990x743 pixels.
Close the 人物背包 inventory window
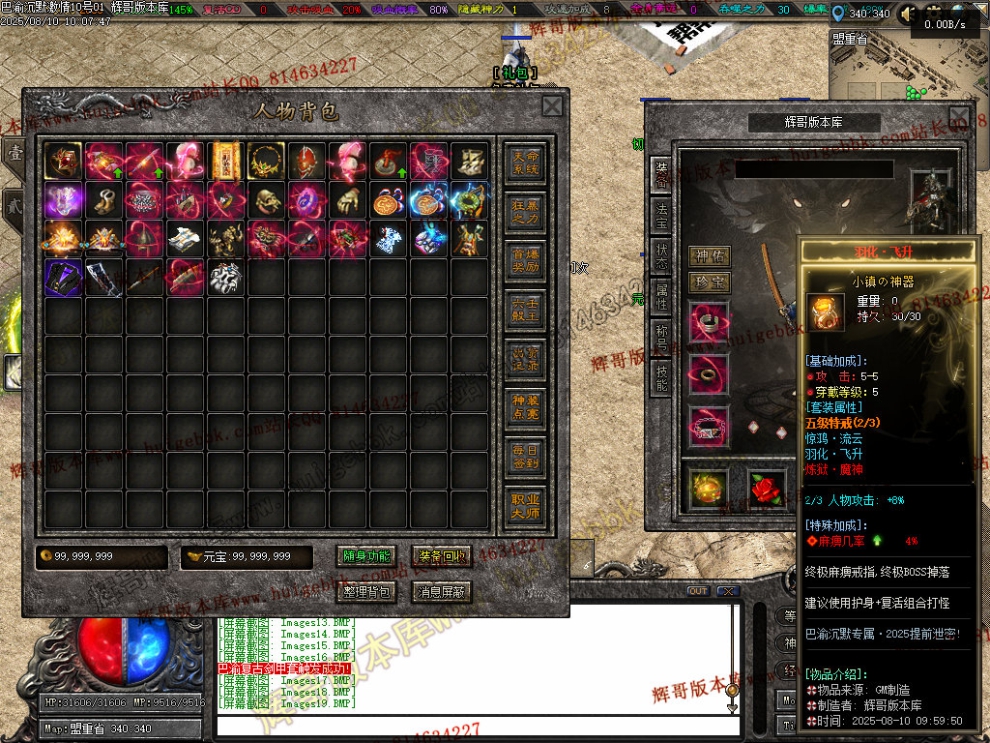click(552, 106)
